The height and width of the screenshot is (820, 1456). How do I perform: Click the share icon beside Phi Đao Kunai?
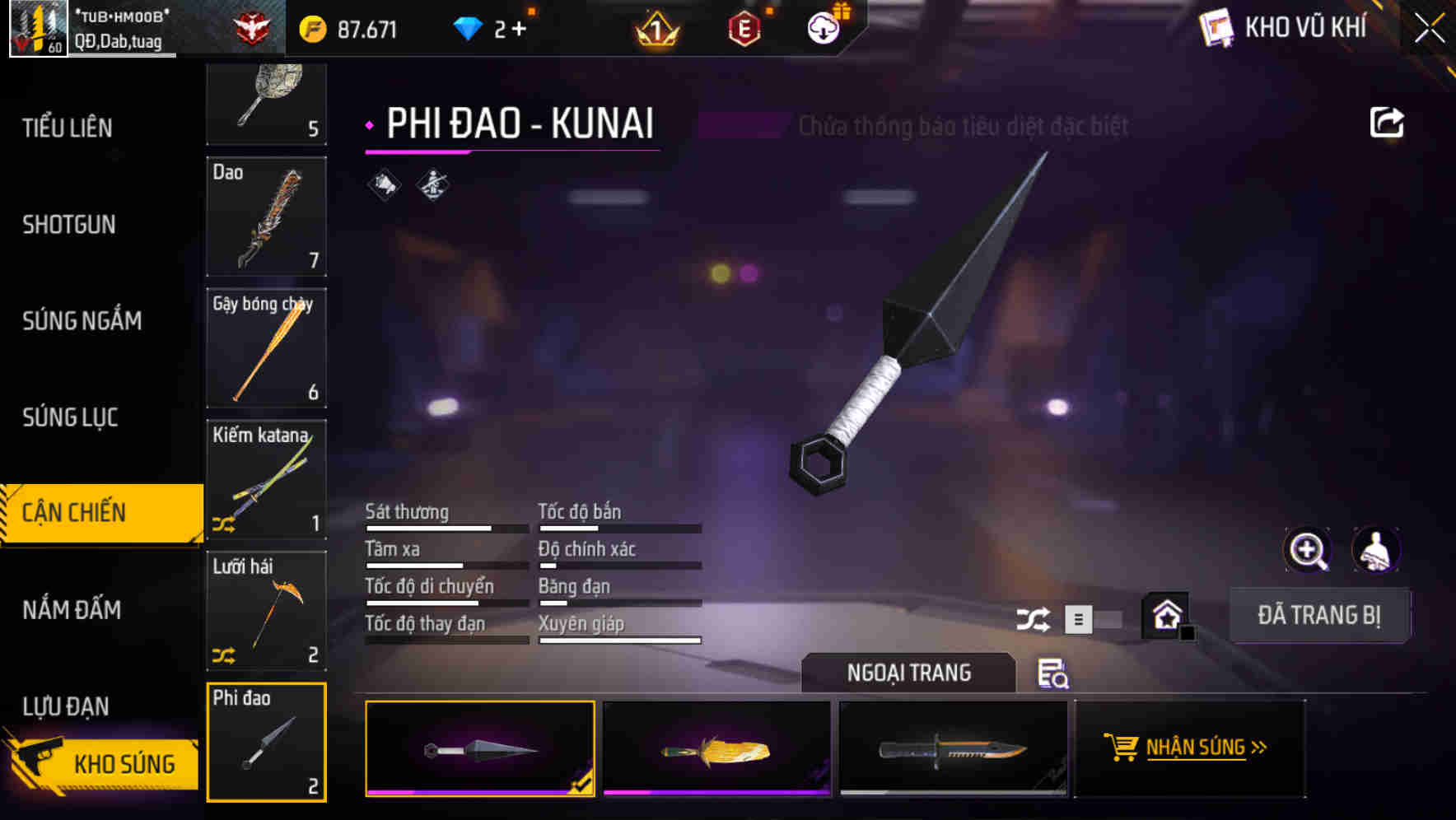point(1388,122)
